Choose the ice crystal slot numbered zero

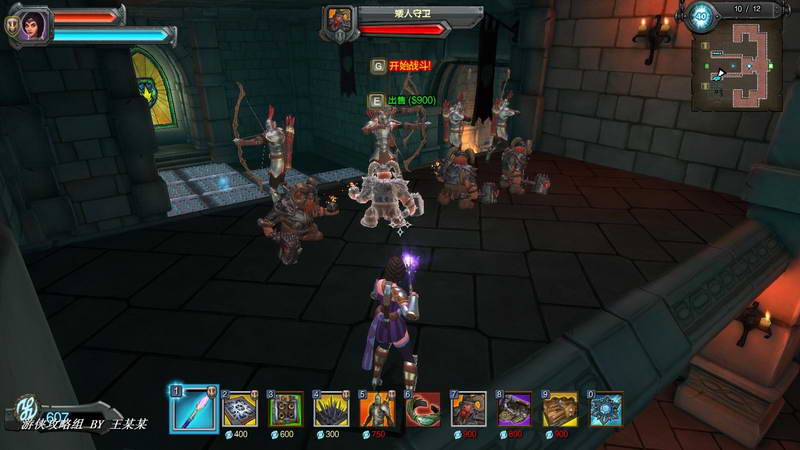(x=607, y=409)
